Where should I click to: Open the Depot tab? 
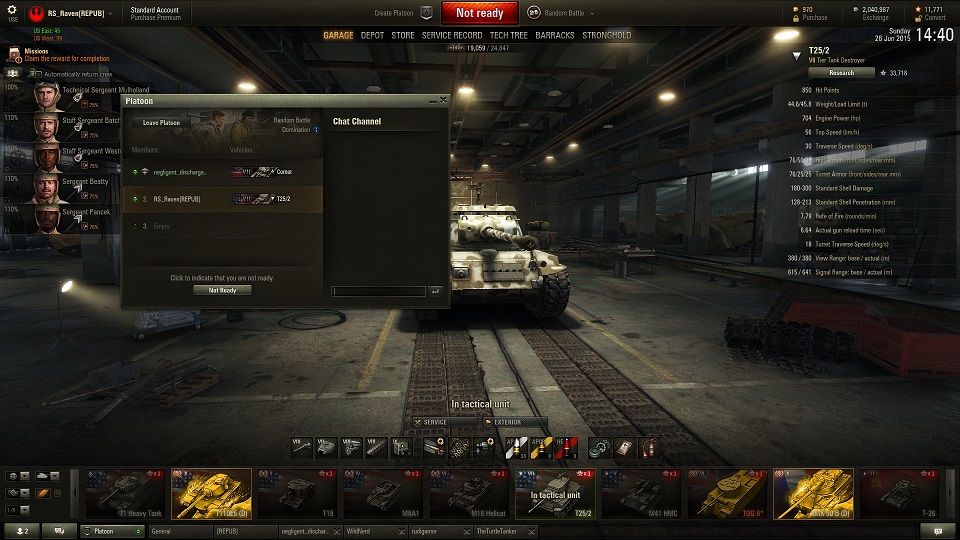372,35
